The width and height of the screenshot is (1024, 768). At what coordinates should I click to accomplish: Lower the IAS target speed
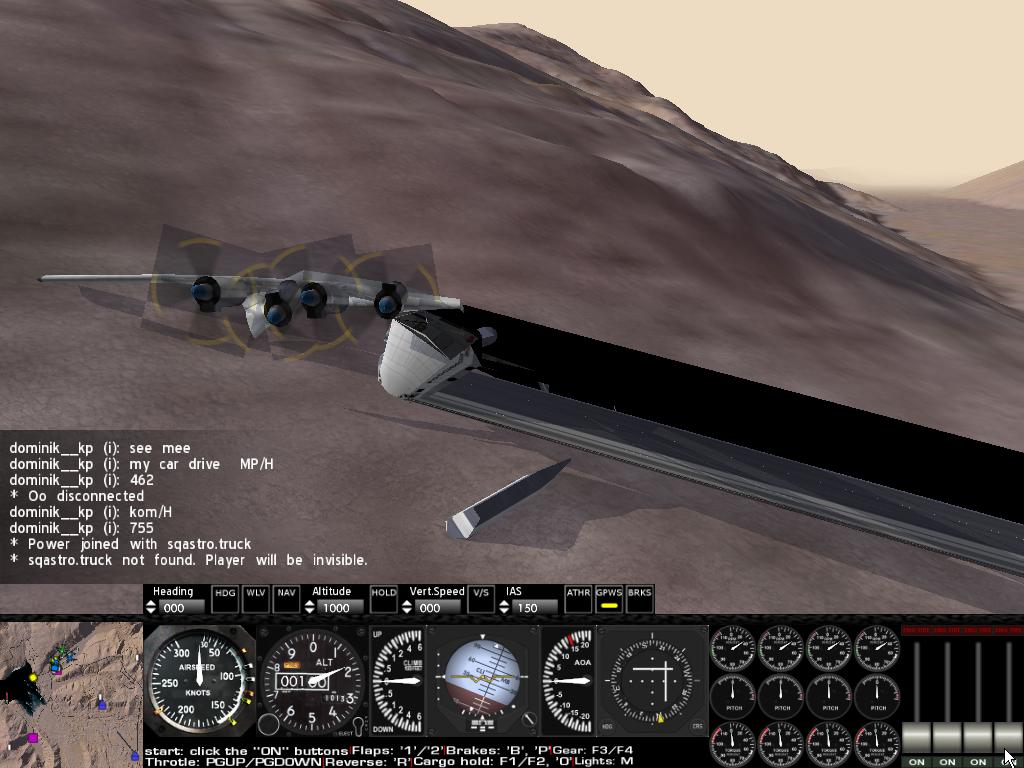click(x=504, y=611)
